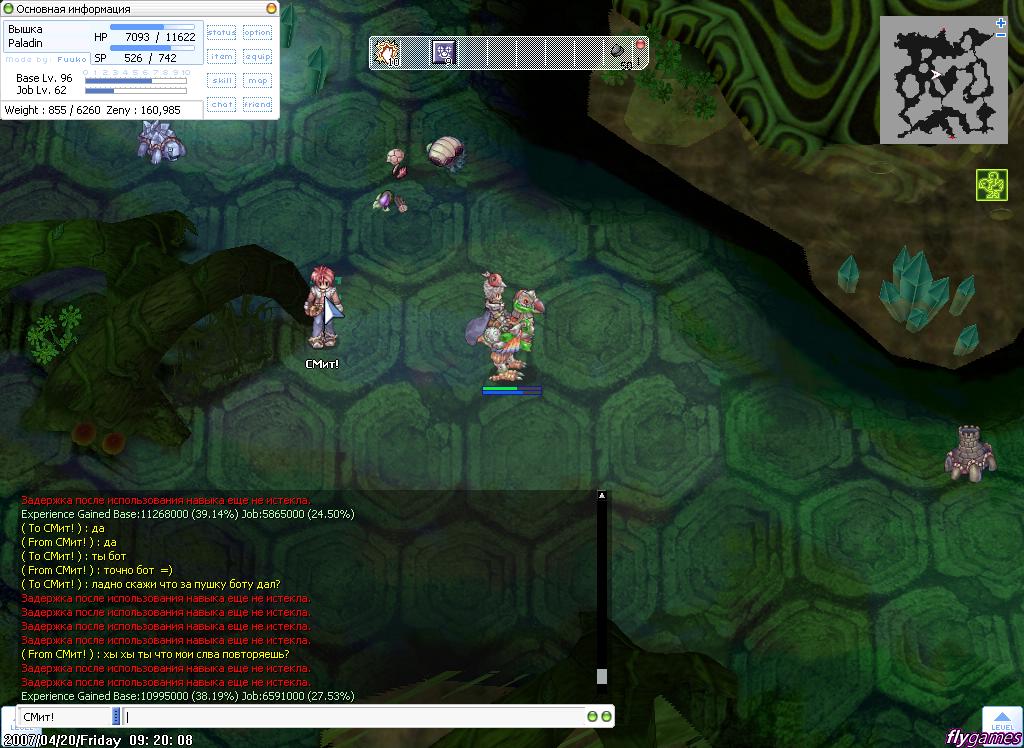Show the map via map button
The height and width of the screenshot is (748, 1024).
click(257, 81)
